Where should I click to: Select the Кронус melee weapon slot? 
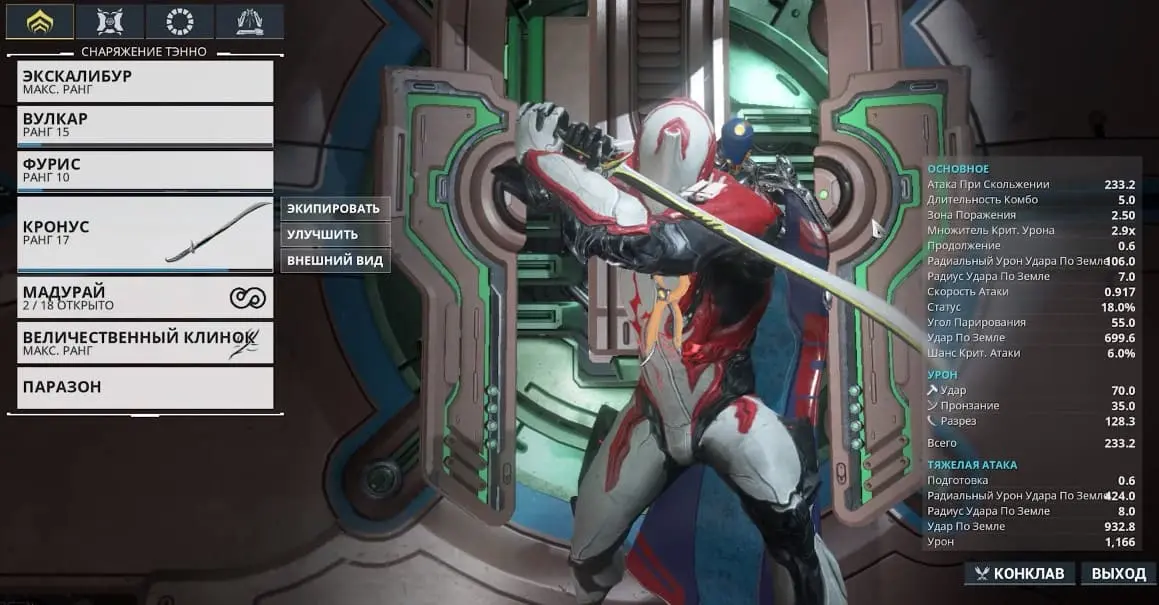point(145,234)
